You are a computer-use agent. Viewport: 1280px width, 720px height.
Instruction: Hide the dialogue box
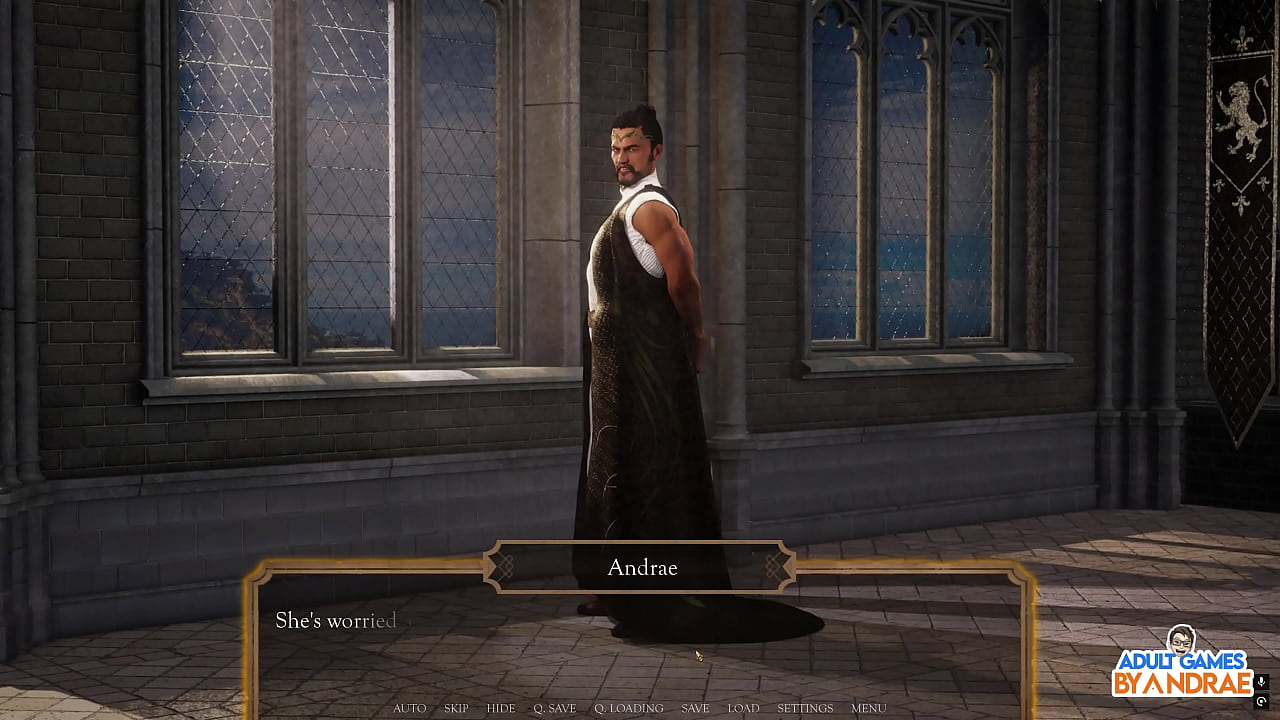pyautogui.click(x=500, y=708)
